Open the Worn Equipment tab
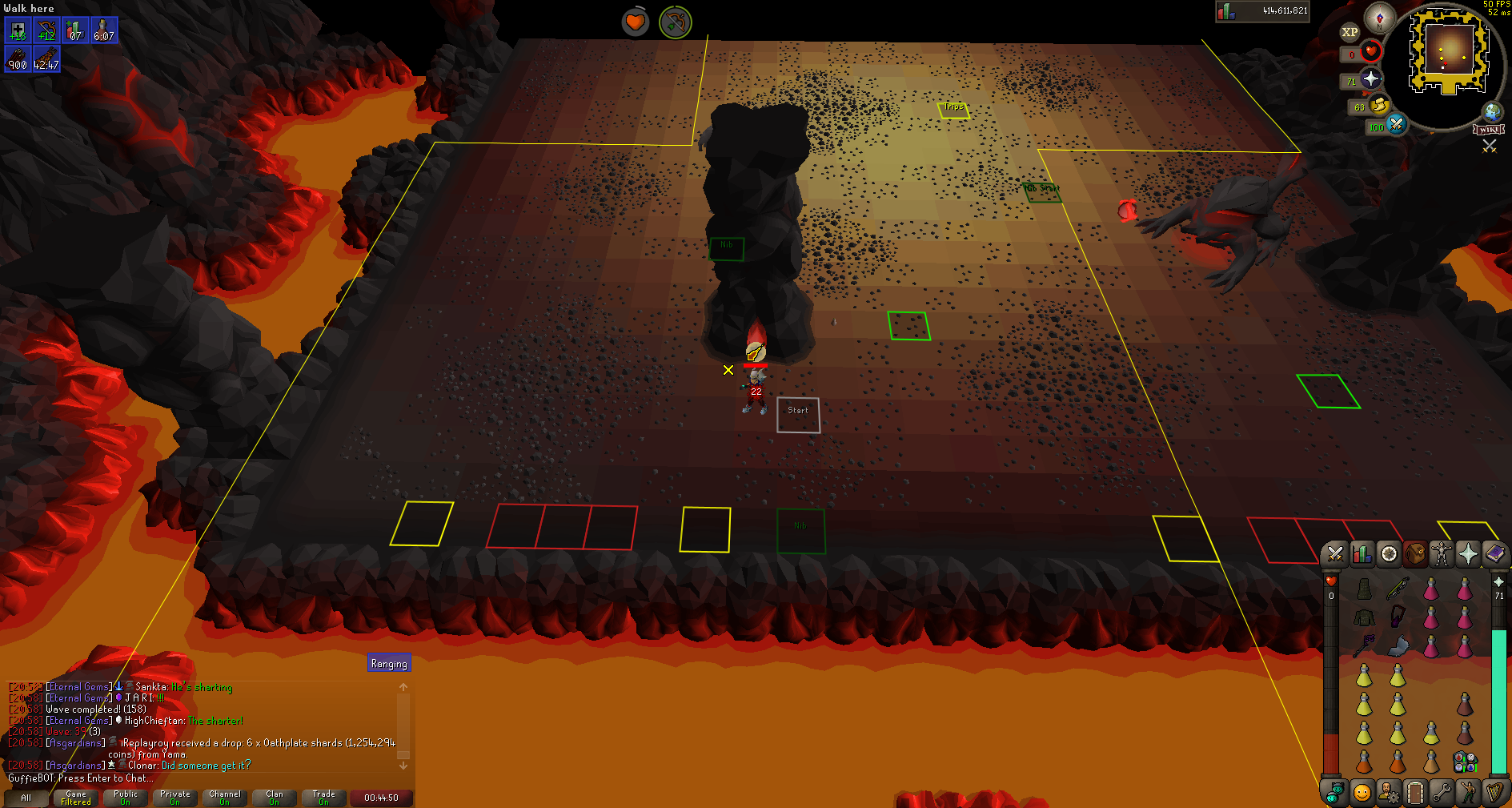Screen dimensions: 1512x808 pyautogui.click(x=1442, y=553)
